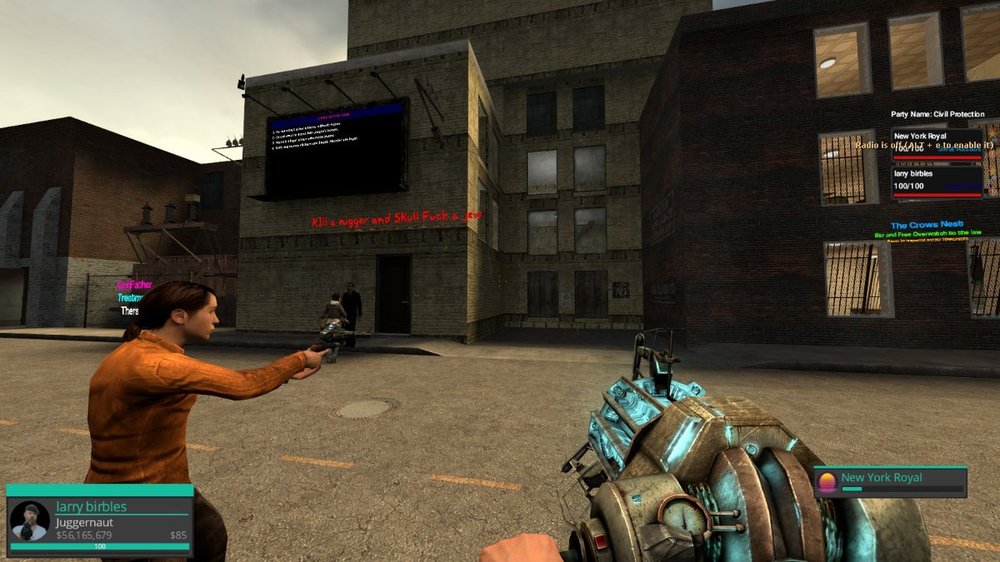Click larry birbles' avatar portrait
Viewport: 1000px width, 562px height.
click(x=29, y=521)
